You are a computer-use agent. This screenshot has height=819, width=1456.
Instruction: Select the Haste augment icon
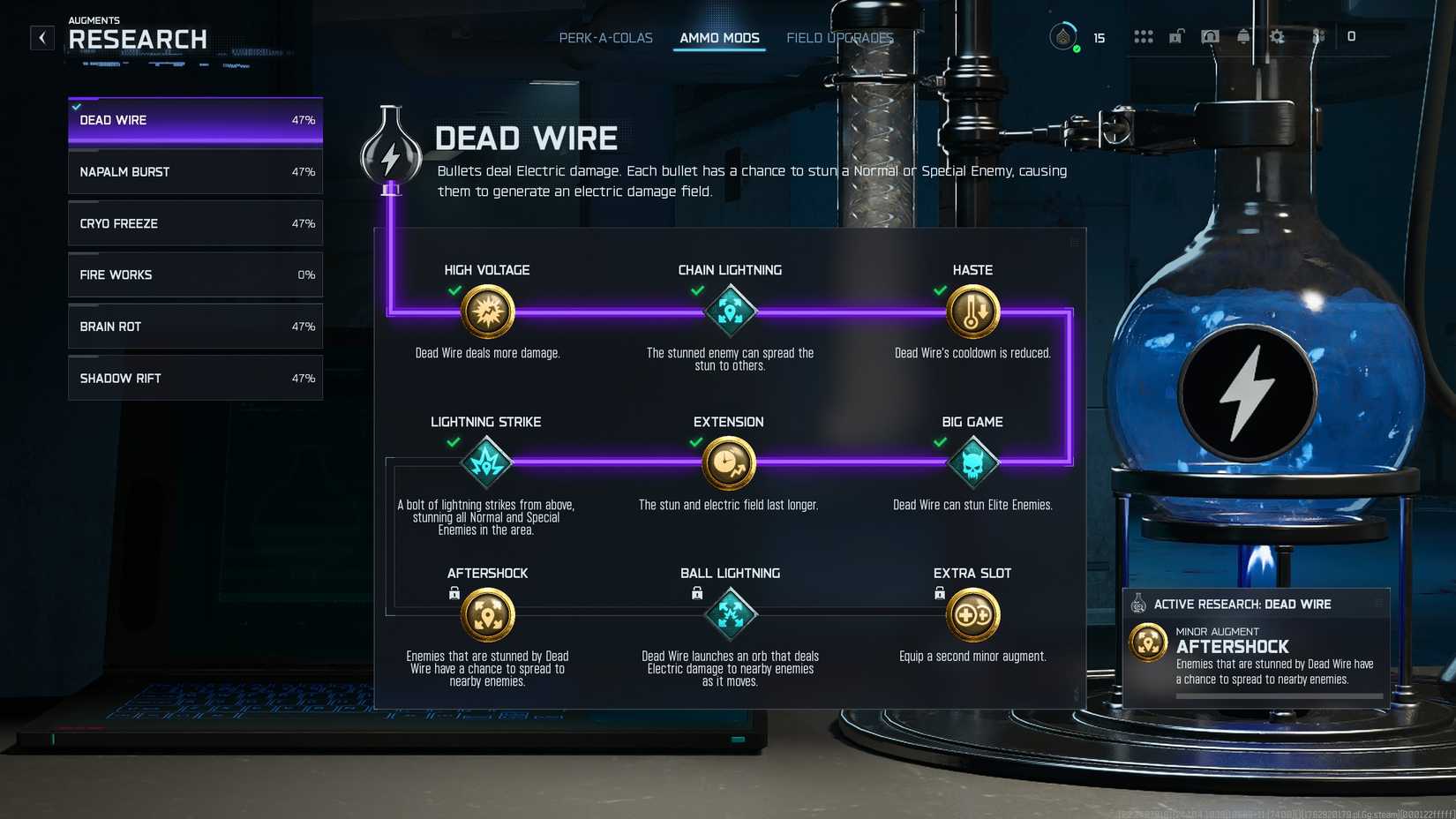[x=972, y=311]
